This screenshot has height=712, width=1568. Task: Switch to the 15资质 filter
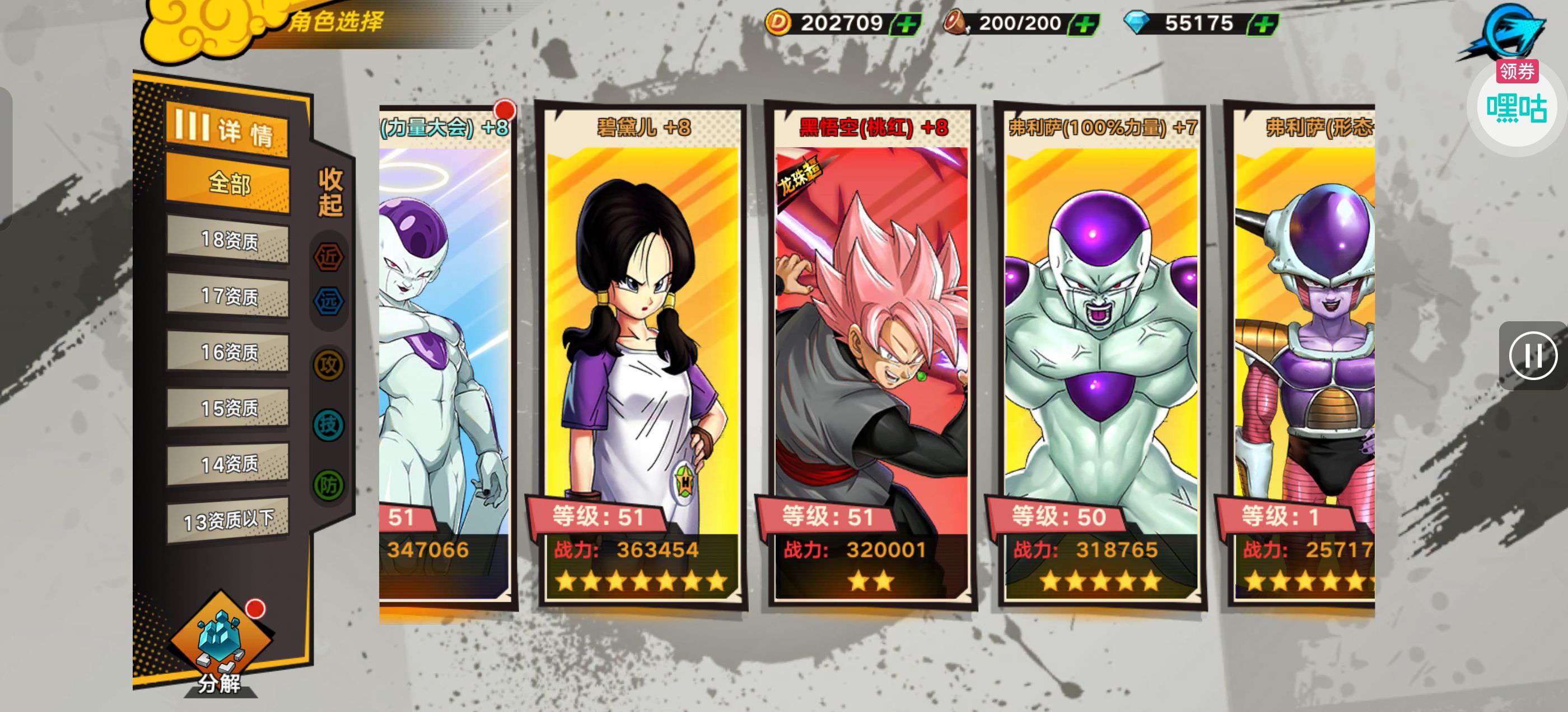[228, 408]
